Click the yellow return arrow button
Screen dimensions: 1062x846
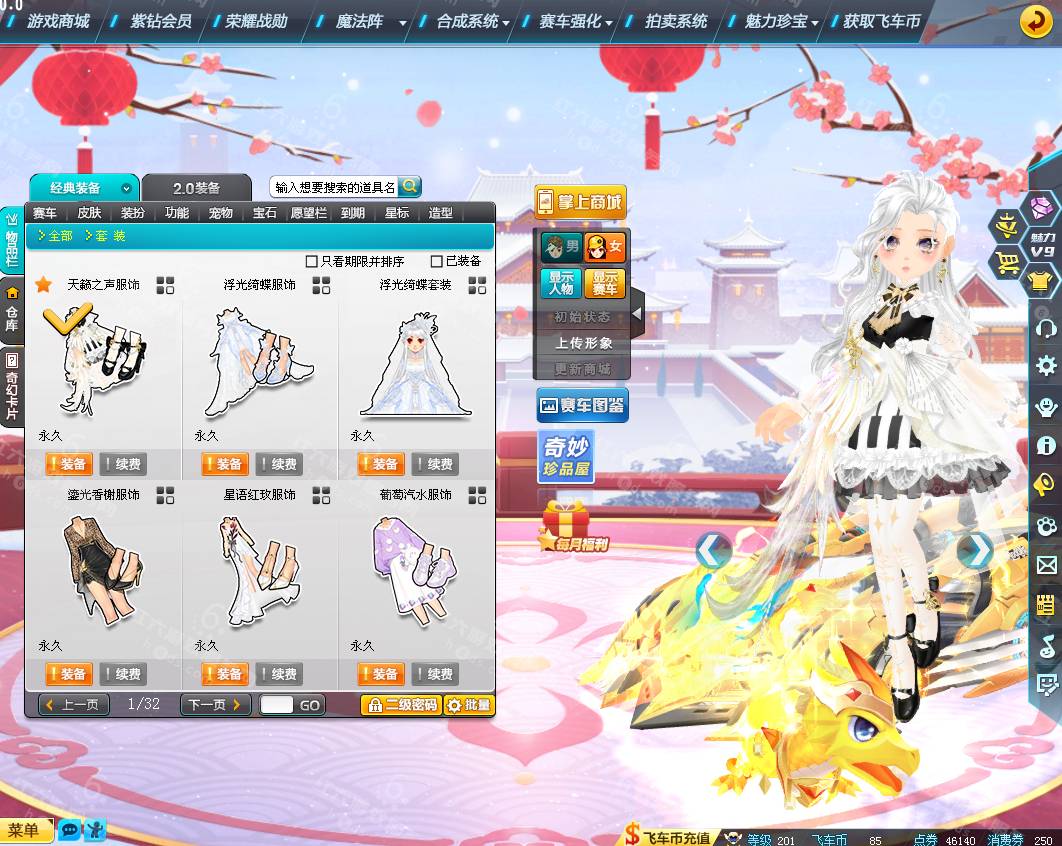tap(1035, 21)
